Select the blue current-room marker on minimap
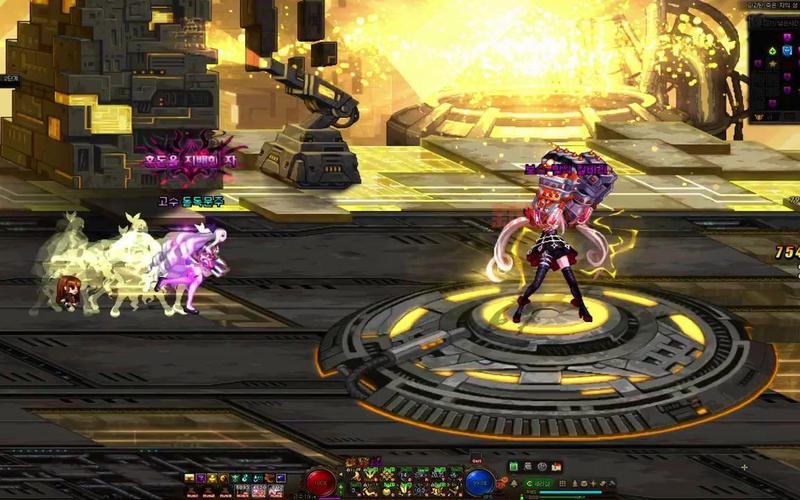The width and height of the screenshot is (800, 500). tap(787, 50)
